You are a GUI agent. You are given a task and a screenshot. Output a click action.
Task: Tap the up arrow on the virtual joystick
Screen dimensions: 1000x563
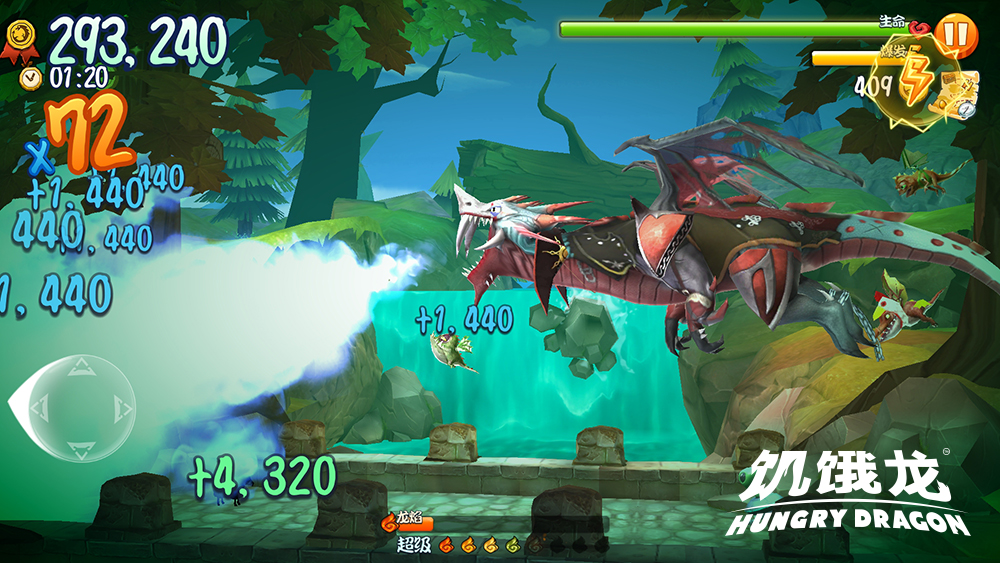point(81,368)
